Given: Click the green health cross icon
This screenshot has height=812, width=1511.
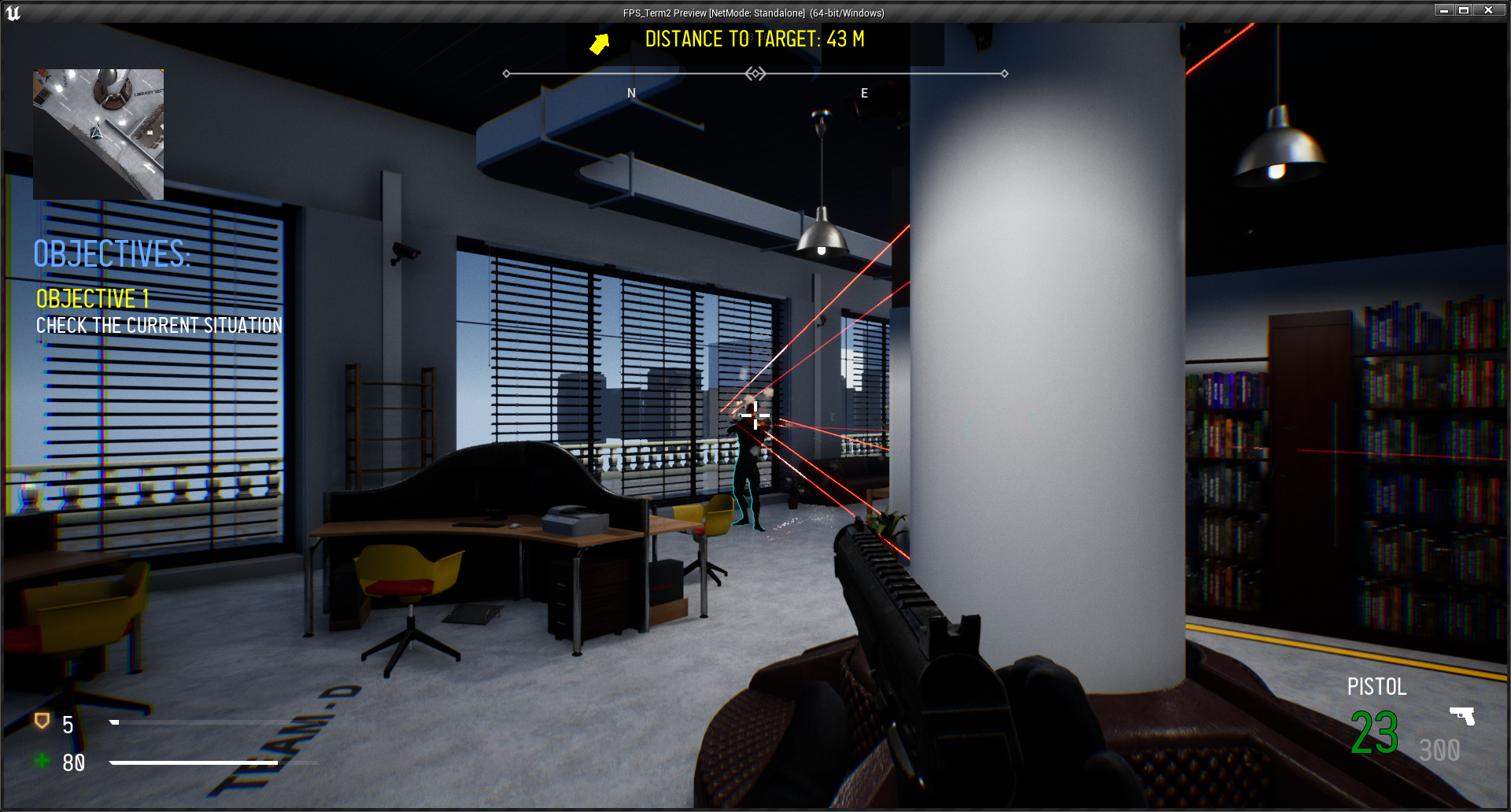Looking at the screenshot, I should tap(42, 760).
